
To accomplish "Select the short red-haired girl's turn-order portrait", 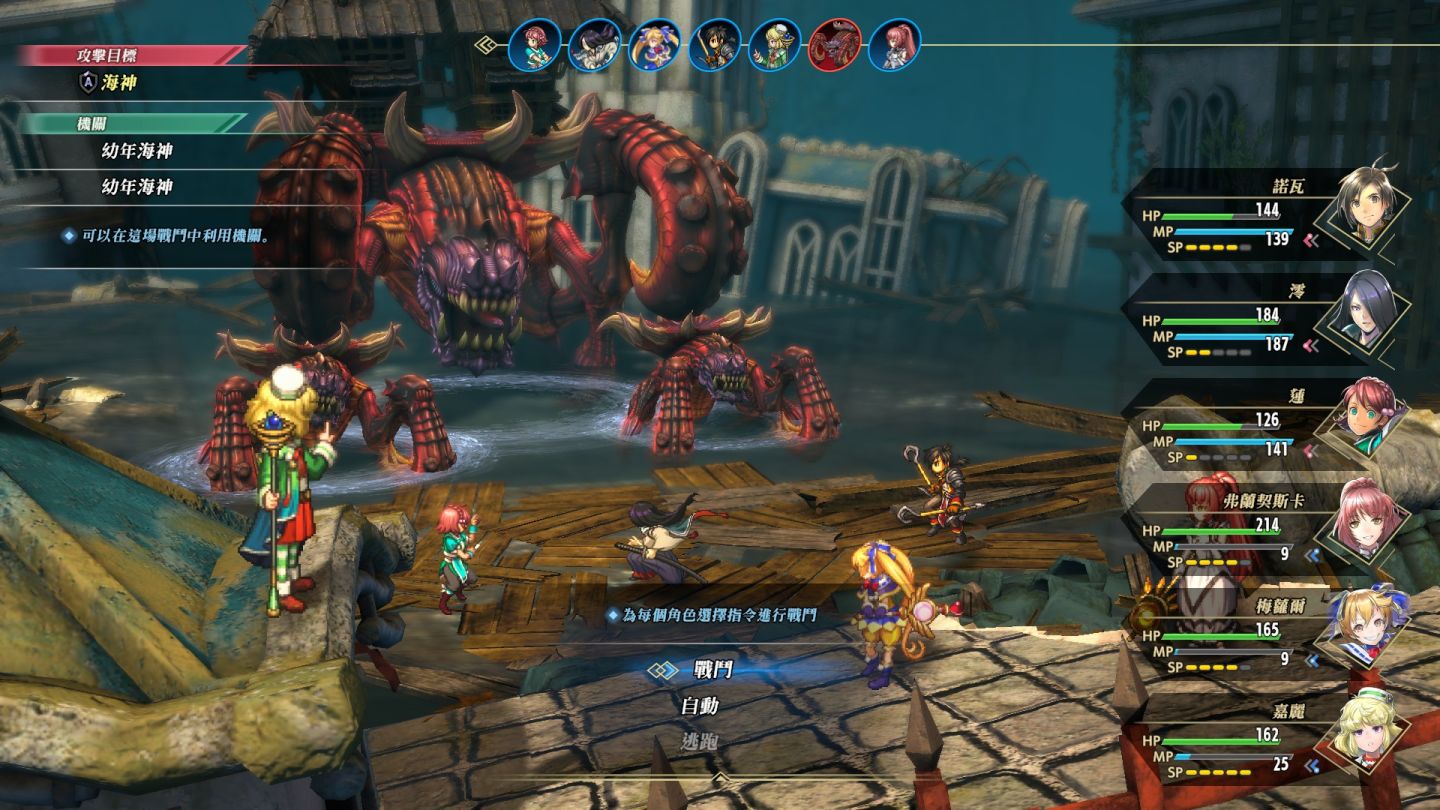I will tap(534, 46).
